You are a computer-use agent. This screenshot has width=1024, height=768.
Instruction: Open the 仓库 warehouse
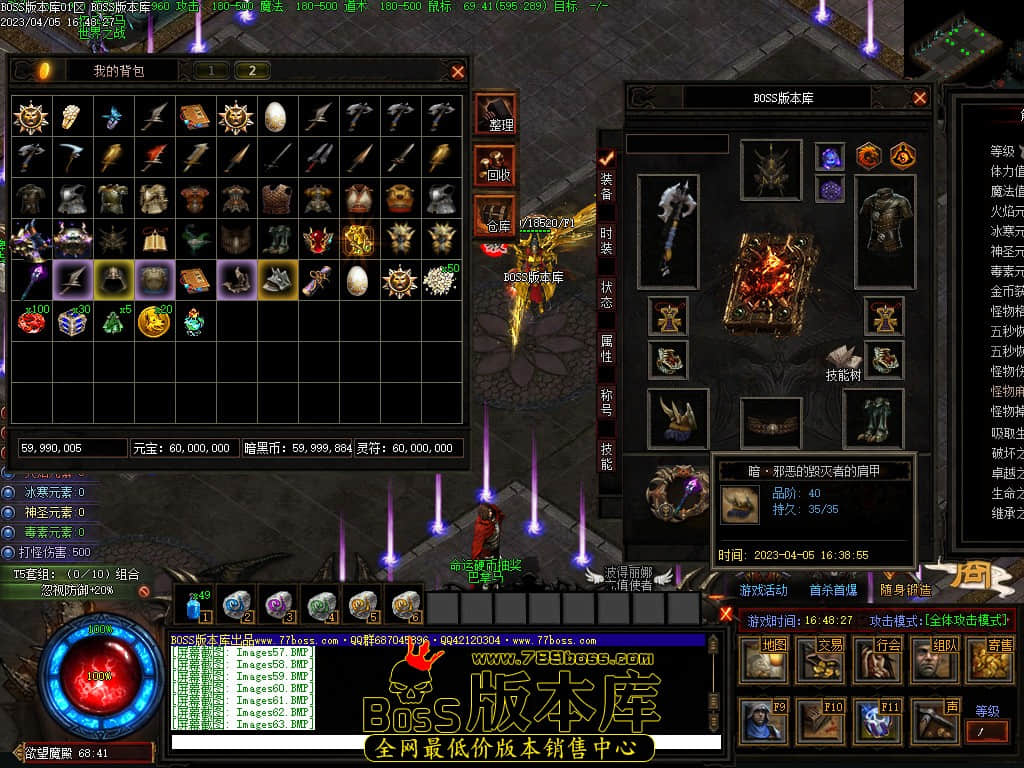(496, 216)
